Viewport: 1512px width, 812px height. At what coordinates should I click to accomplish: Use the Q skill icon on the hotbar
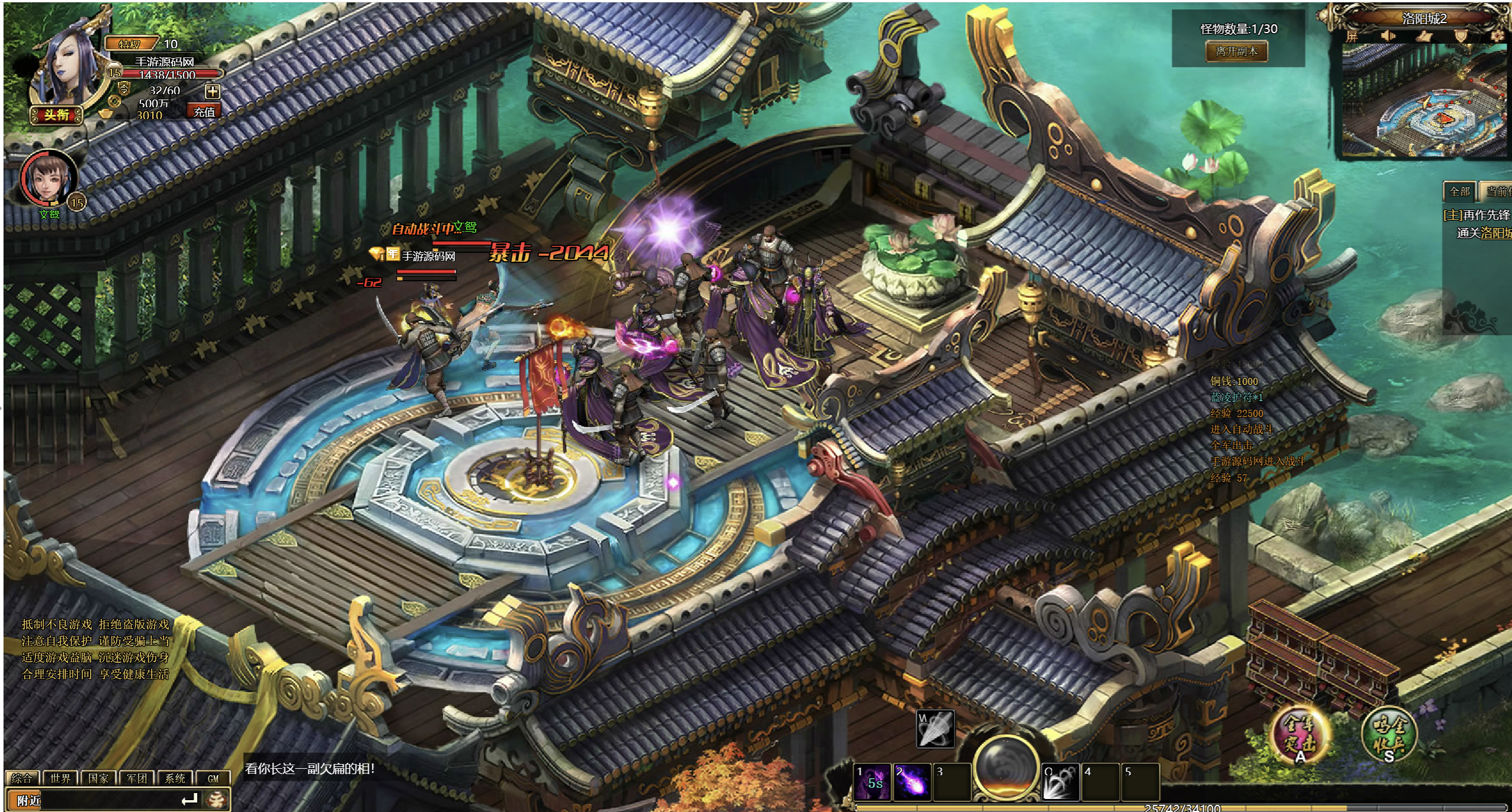point(1061,781)
